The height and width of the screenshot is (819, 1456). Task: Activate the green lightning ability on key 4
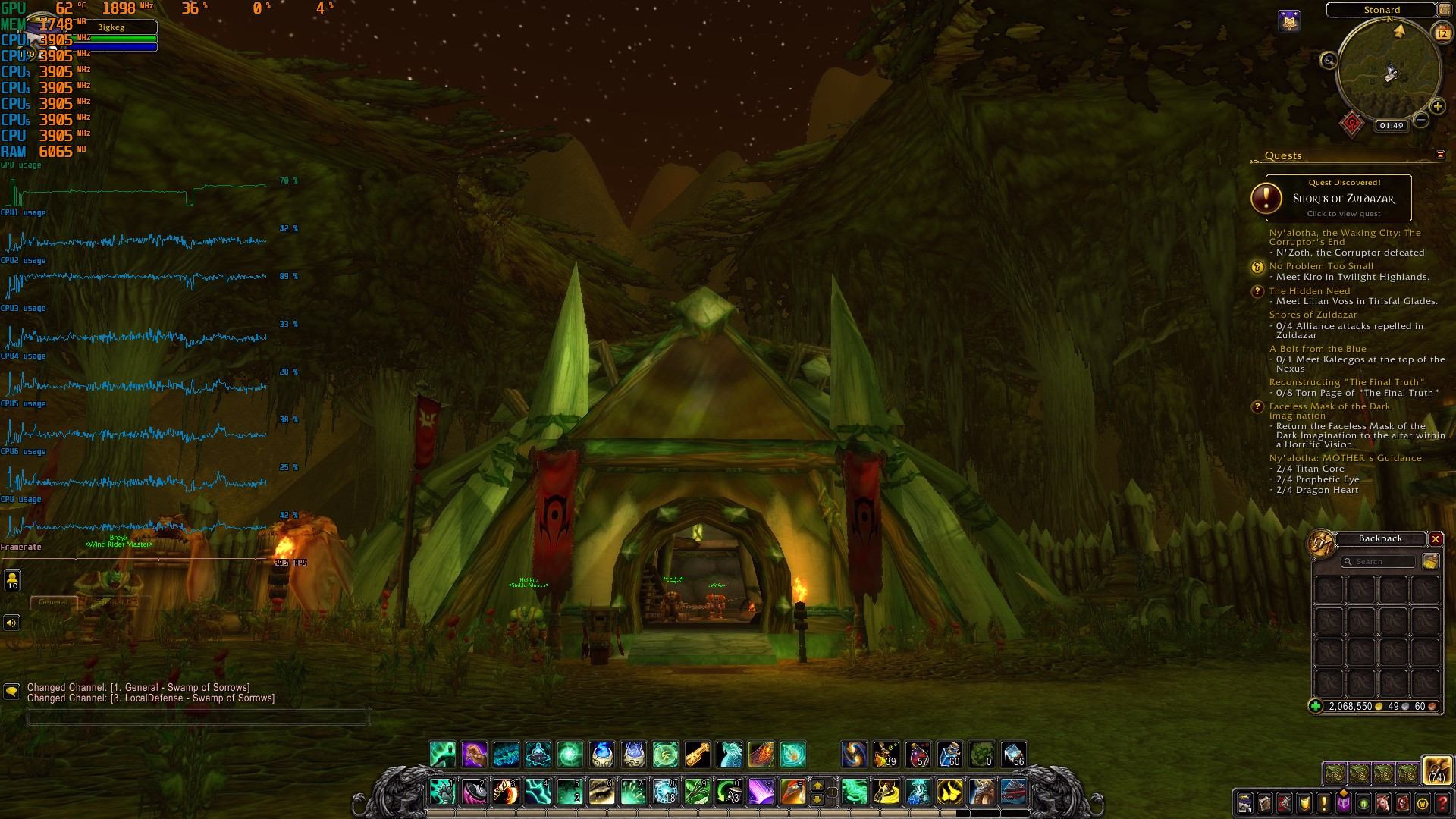coord(538,792)
